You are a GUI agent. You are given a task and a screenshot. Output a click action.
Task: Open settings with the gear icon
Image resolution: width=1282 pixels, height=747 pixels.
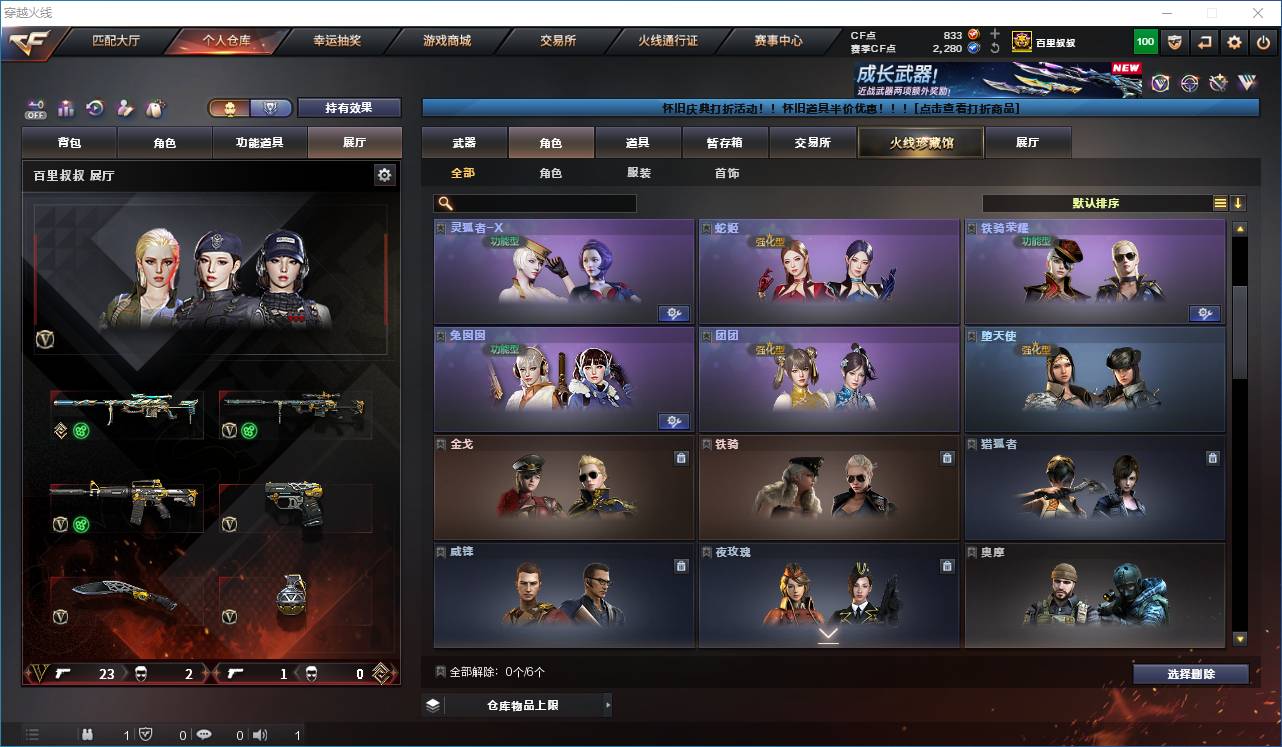1234,42
